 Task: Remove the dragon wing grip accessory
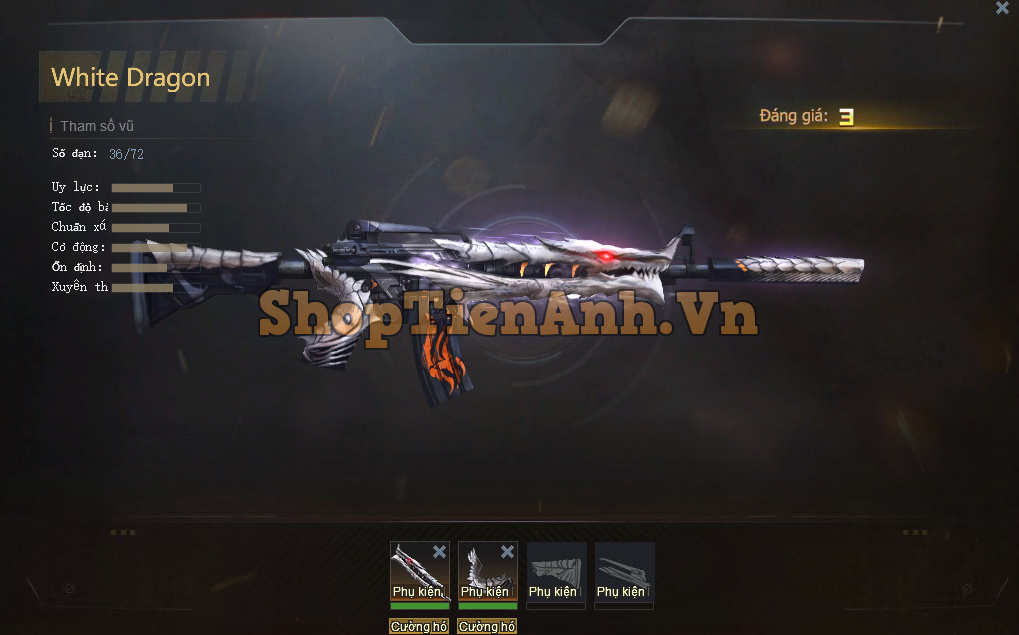[507, 552]
